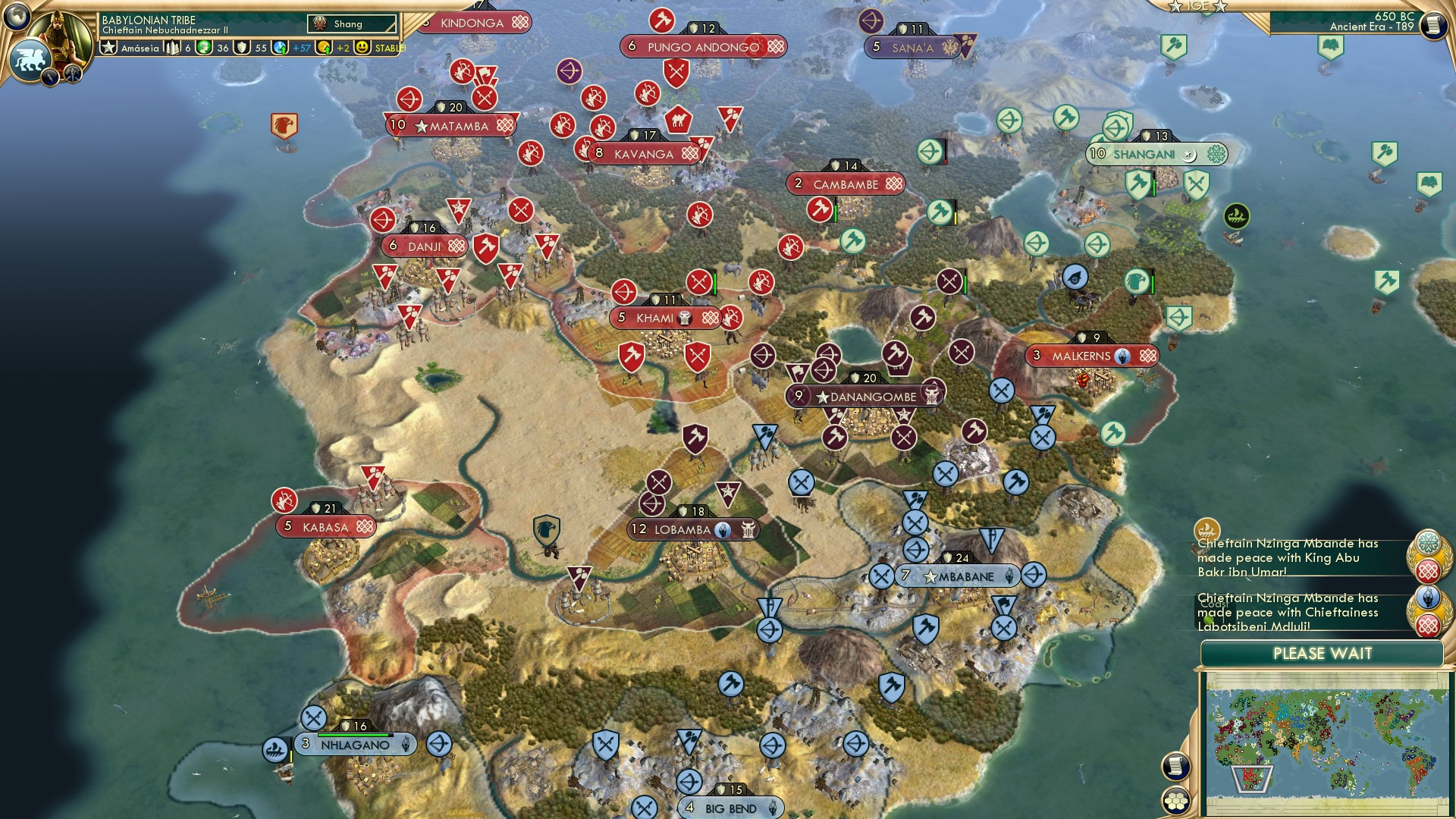Click the green face icon showing 36
The width and height of the screenshot is (1456, 819).
coord(202,48)
